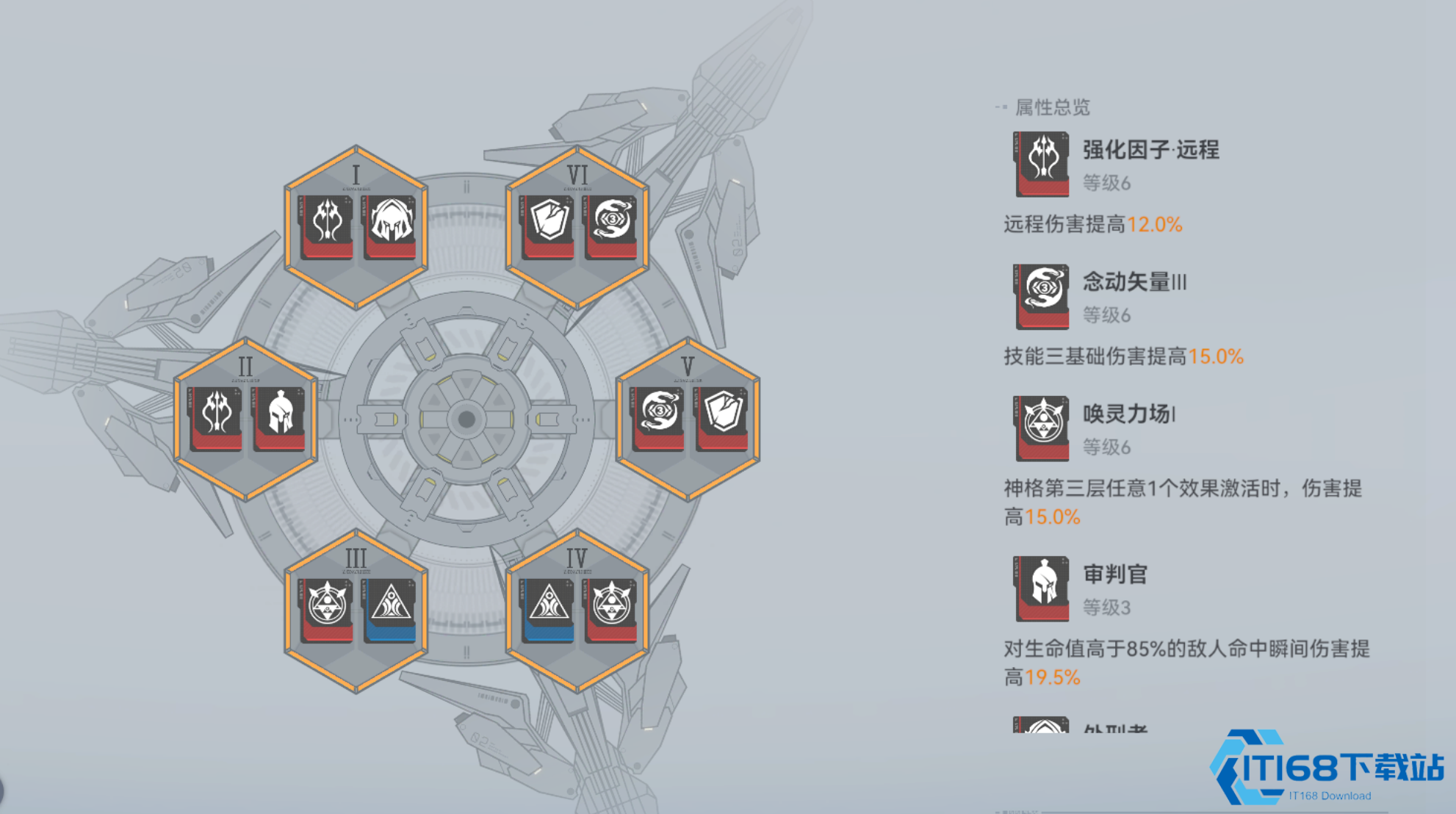Select the red star-emblem chip in slot III
The height and width of the screenshot is (814, 1456).
pyautogui.click(x=326, y=609)
